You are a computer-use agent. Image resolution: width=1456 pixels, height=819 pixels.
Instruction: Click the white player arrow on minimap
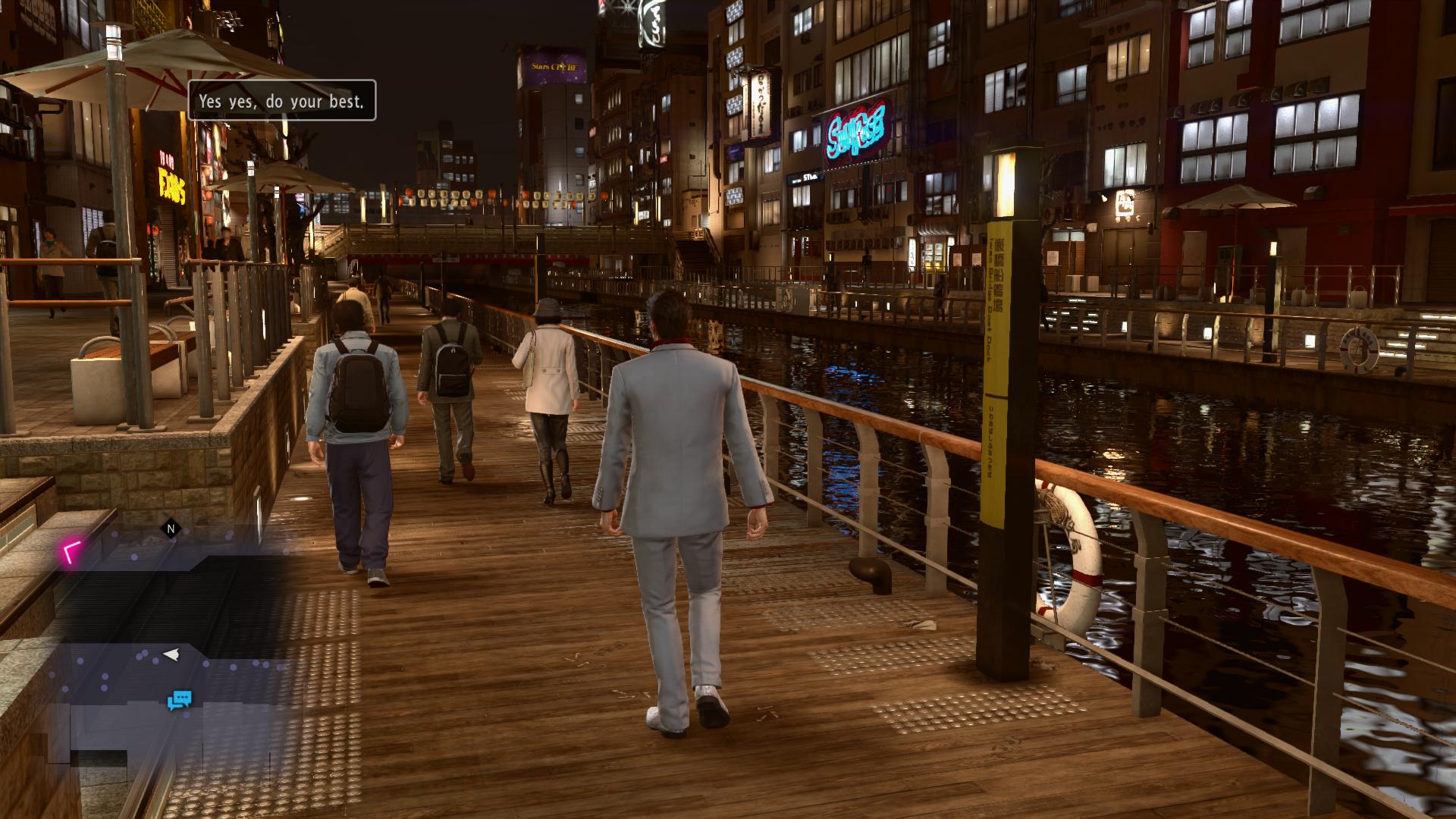171,654
